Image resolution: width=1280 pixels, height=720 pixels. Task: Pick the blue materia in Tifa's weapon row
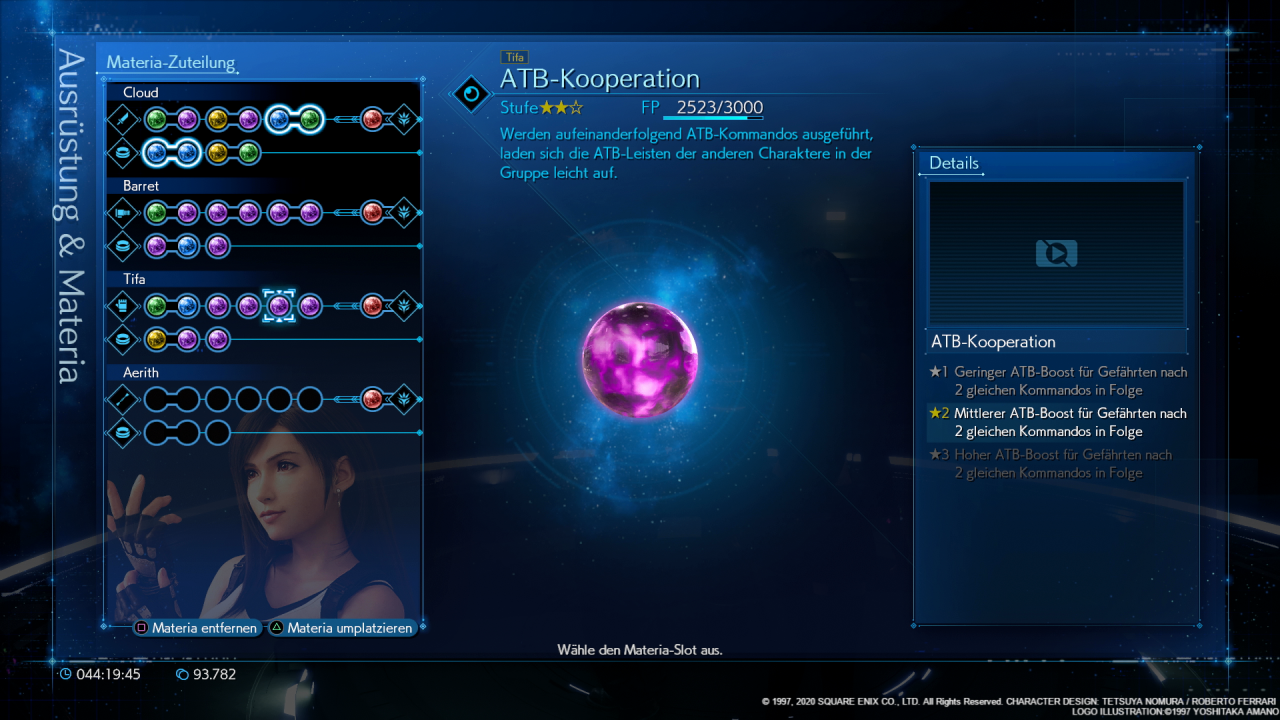187,306
